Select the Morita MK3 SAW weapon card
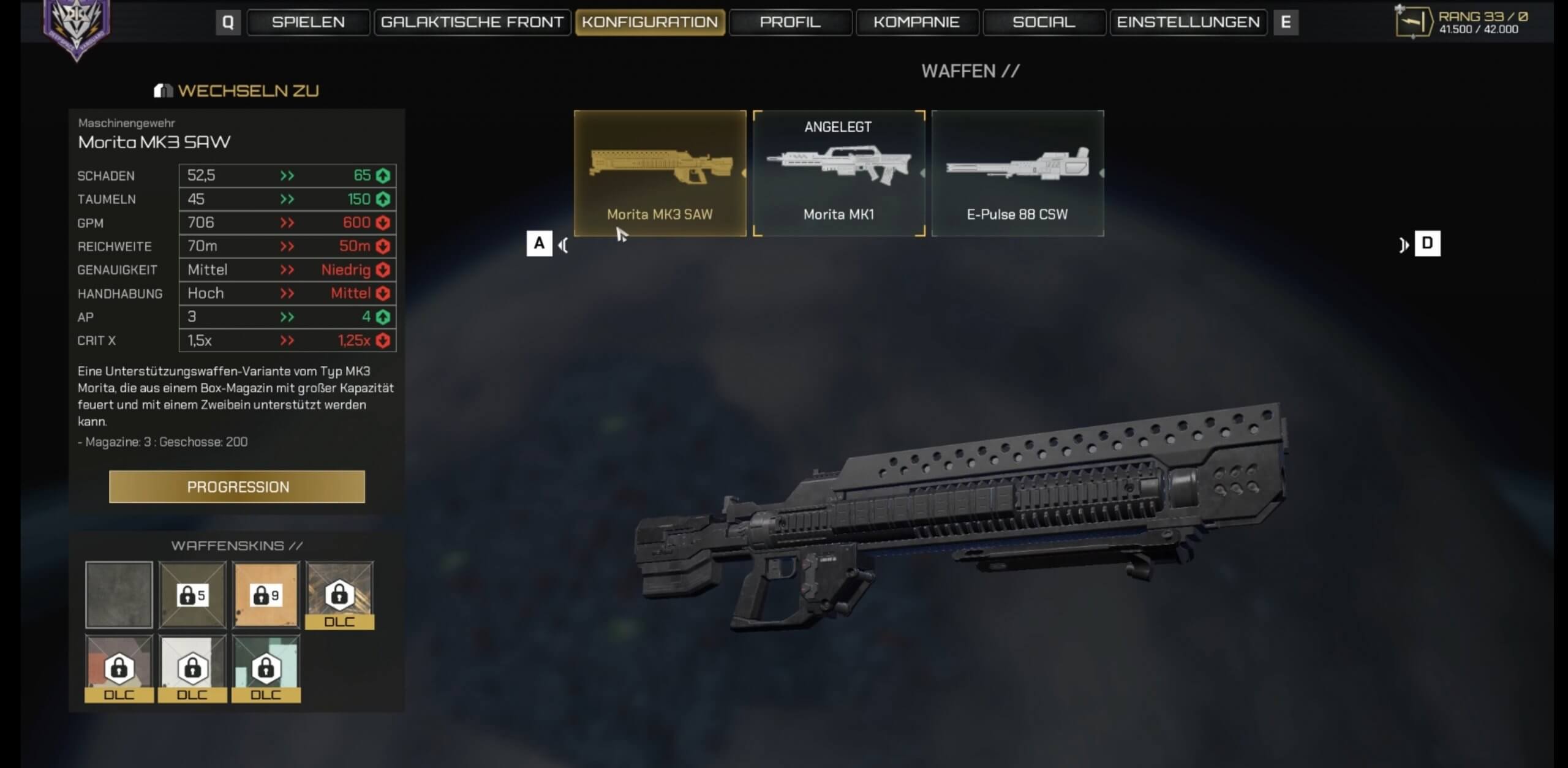 tap(660, 173)
